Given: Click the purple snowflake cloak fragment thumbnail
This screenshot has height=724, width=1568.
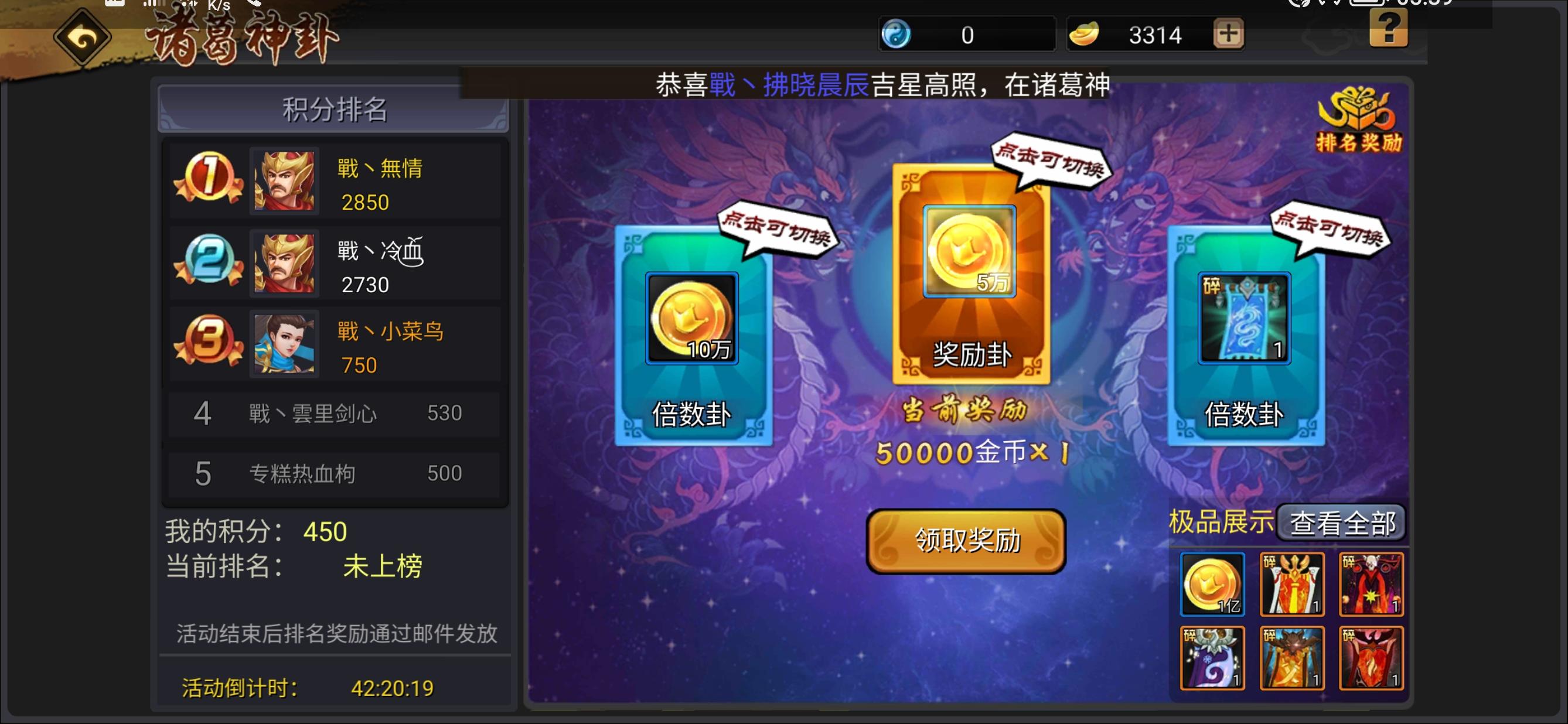Looking at the screenshot, I should point(1212,657).
